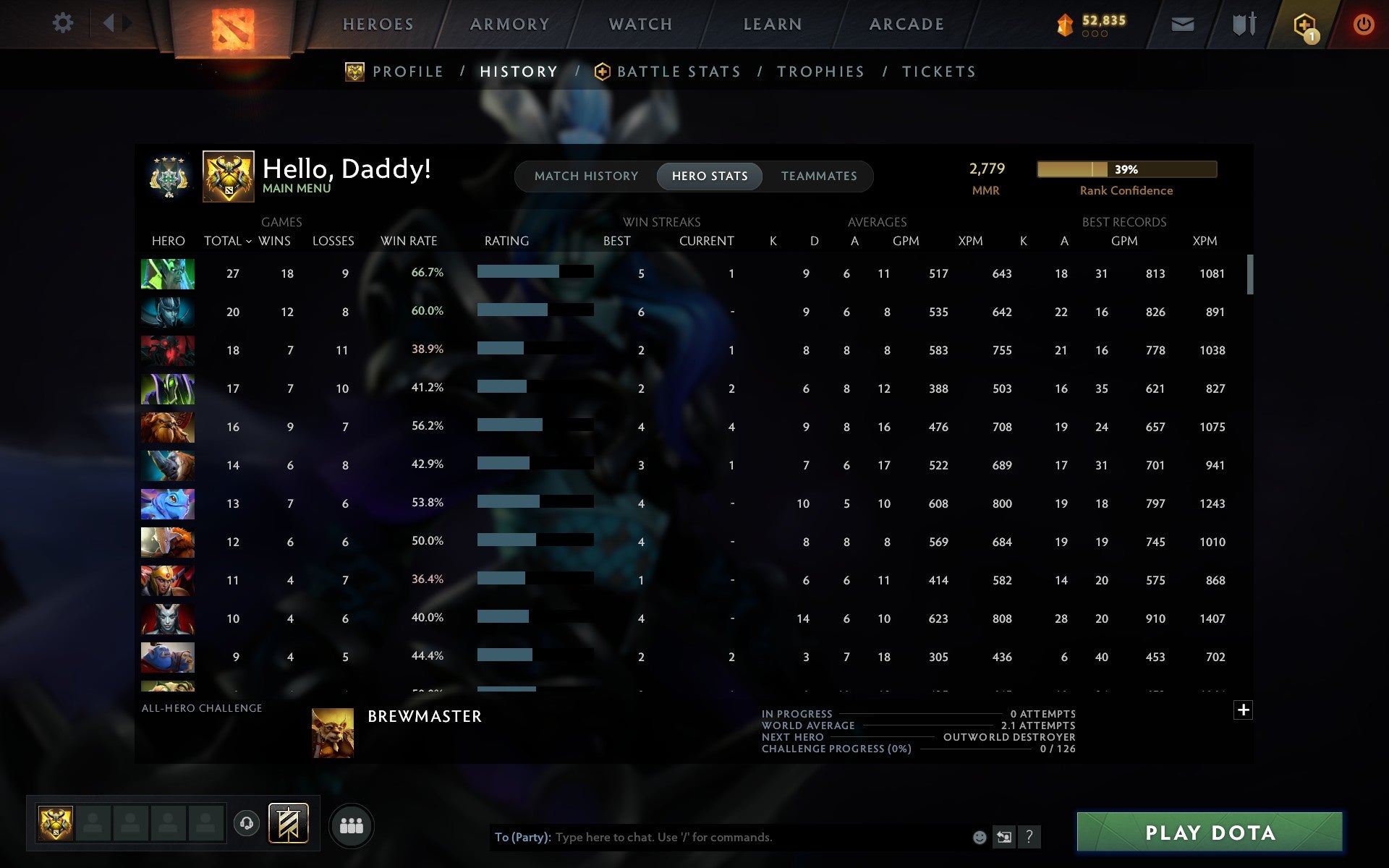Toggle the party voice chat headset icon
The image size is (1389, 868).
pyautogui.click(x=247, y=824)
